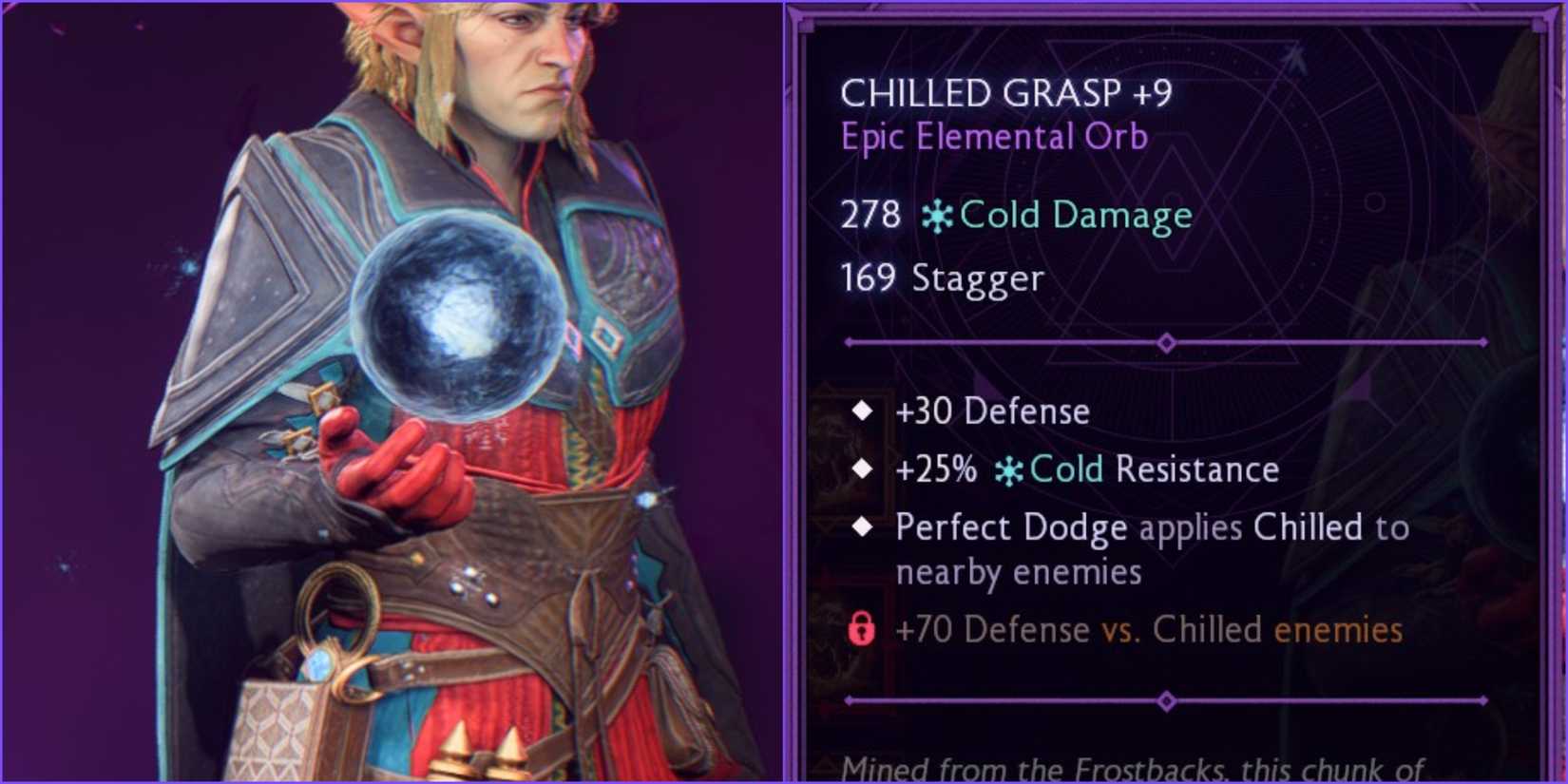Click the diamond bullet beside +30 Defense
The width and height of the screenshot is (1568, 784).
863,411
